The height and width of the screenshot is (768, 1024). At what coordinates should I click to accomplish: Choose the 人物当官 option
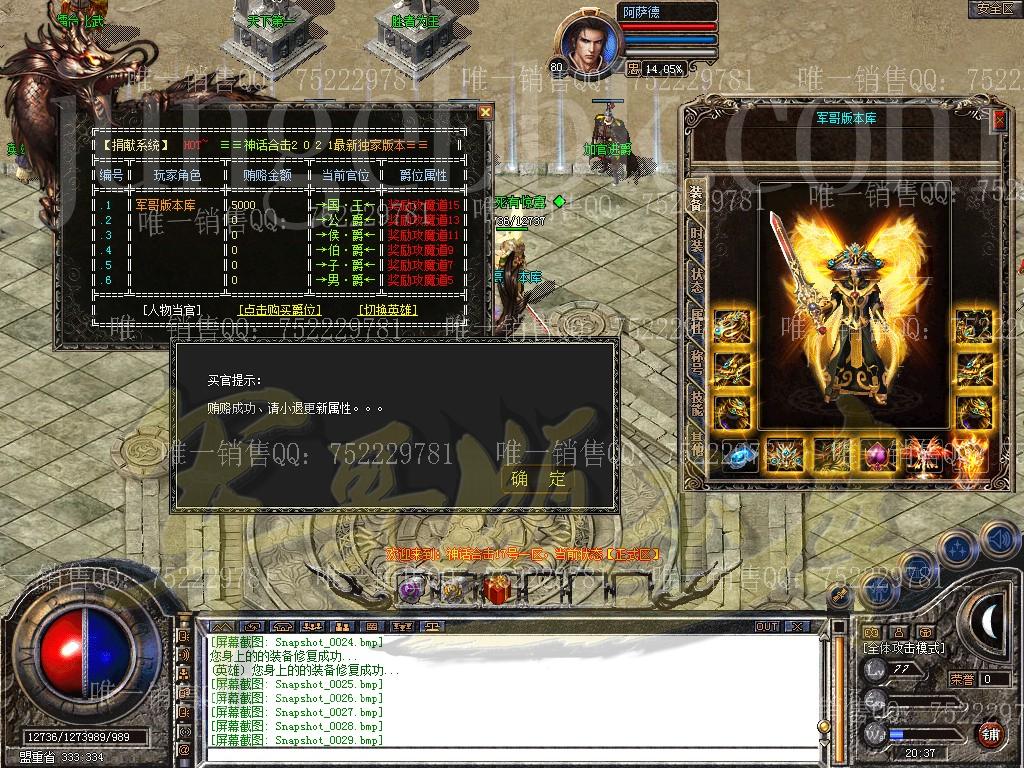tap(171, 310)
